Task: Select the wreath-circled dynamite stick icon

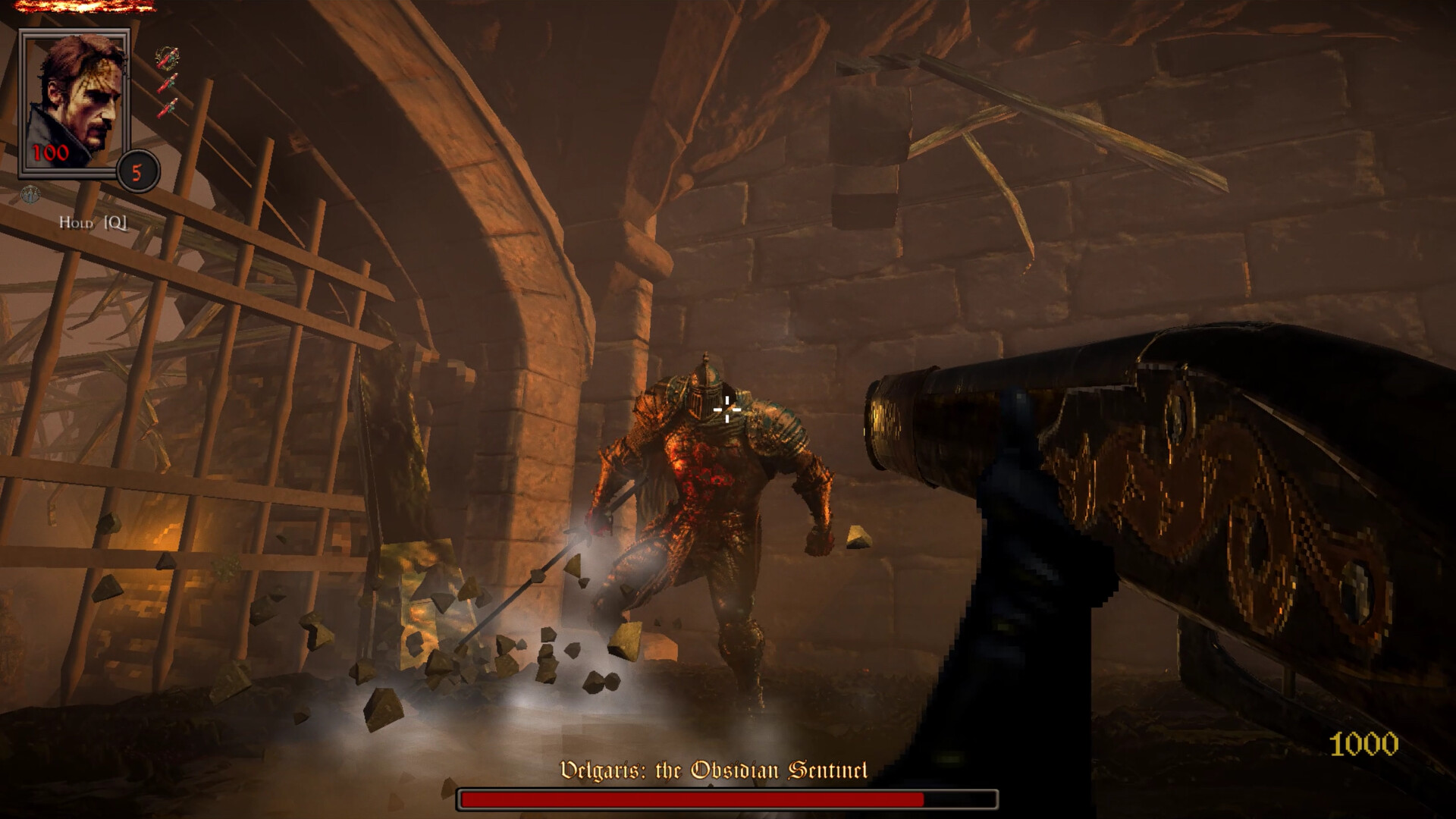Action: 167,58
